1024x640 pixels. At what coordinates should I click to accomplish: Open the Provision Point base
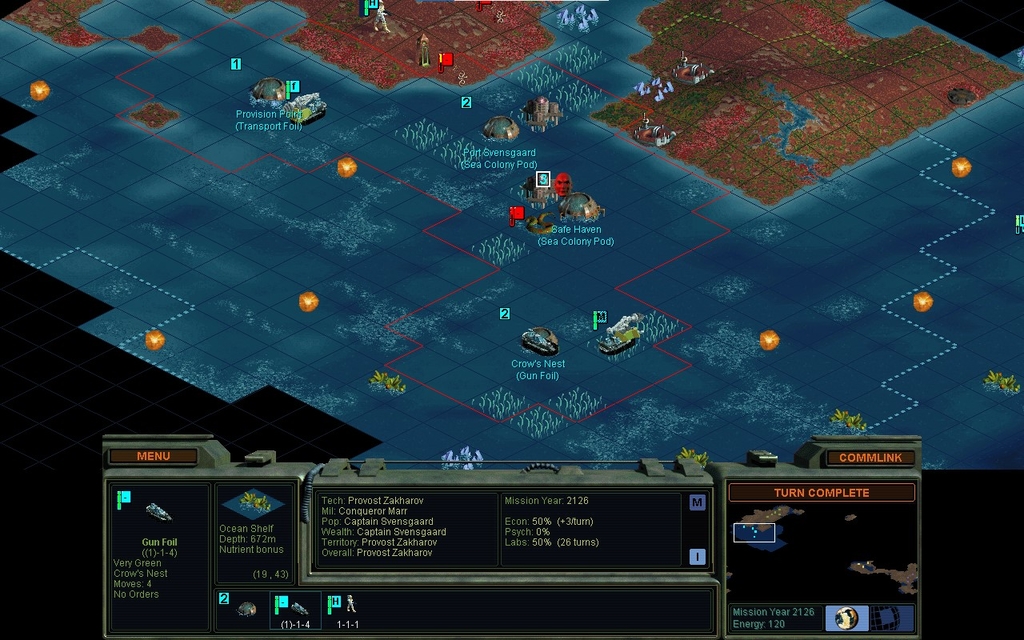pos(268,91)
